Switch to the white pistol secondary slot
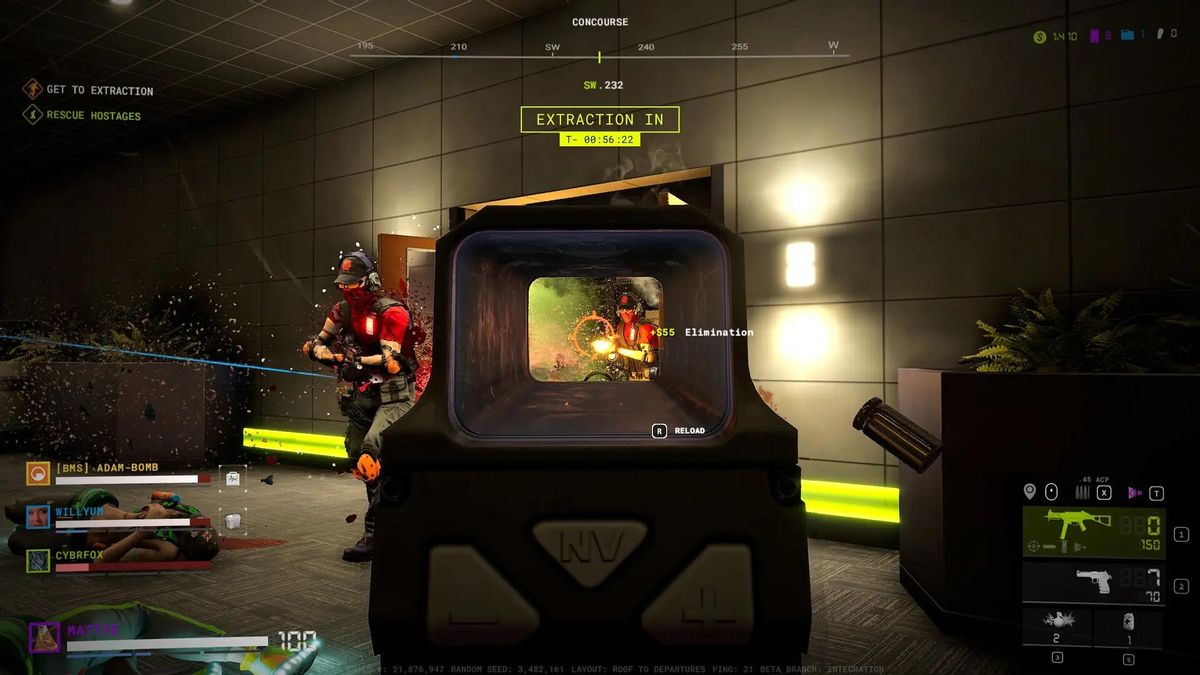Image resolution: width=1200 pixels, height=675 pixels. click(1093, 582)
